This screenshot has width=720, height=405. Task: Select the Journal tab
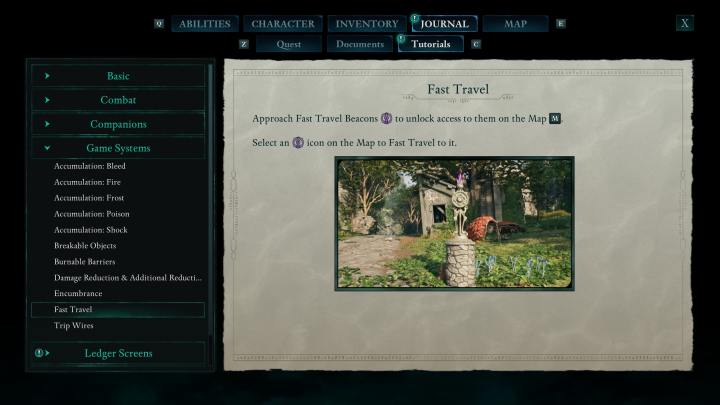click(x=445, y=24)
